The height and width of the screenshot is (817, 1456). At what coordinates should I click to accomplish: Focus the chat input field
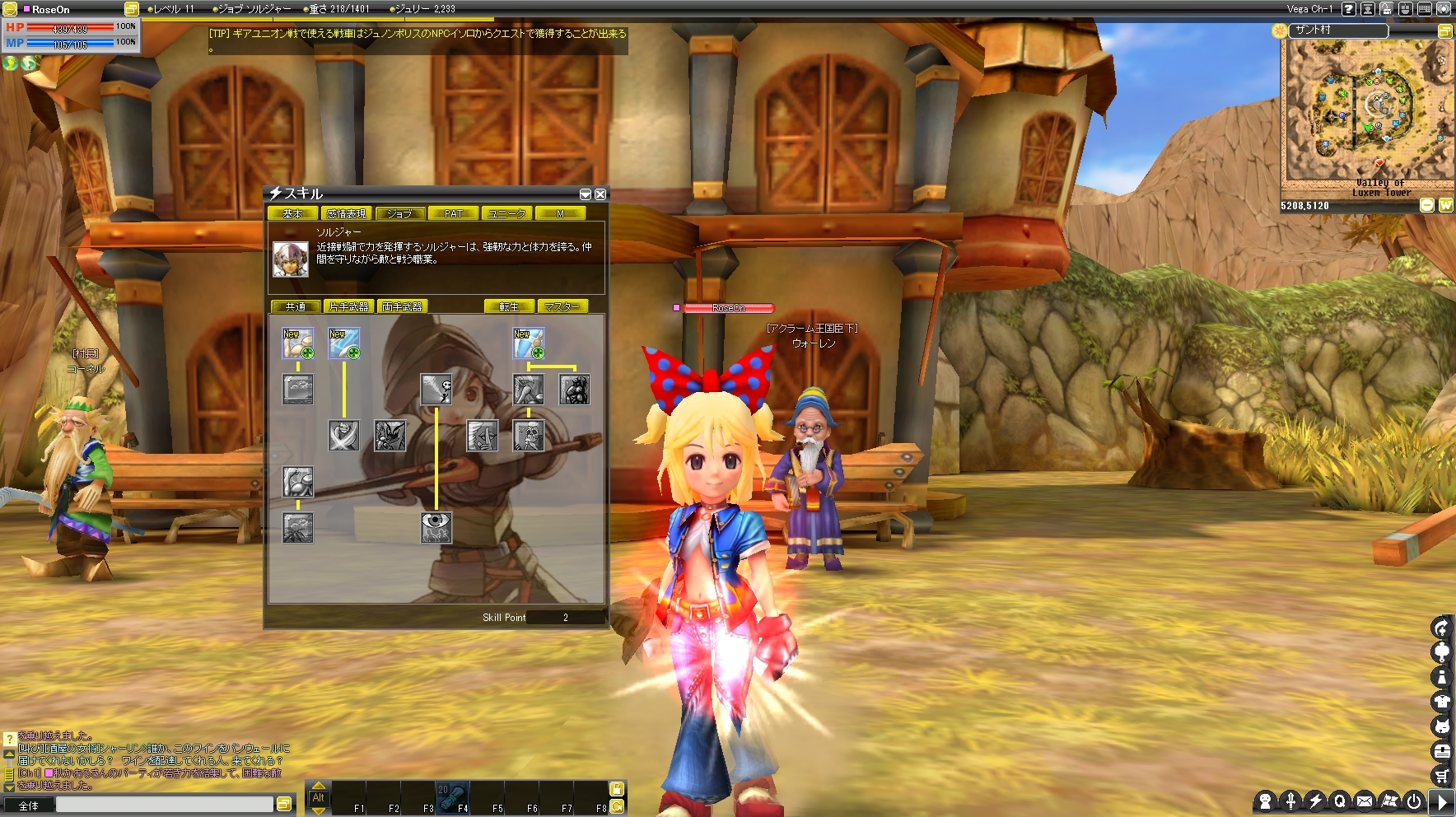click(x=163, y=804)
